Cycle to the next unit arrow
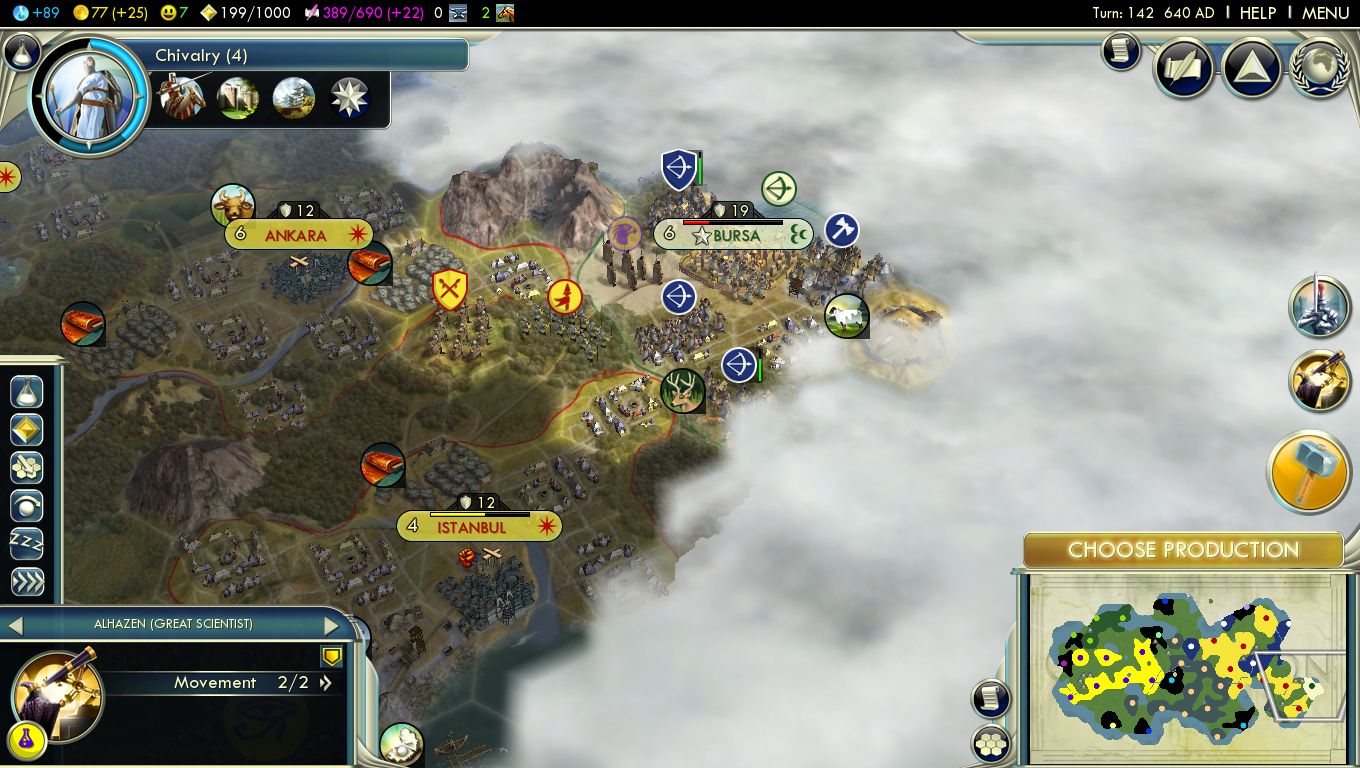 [332, 626]
